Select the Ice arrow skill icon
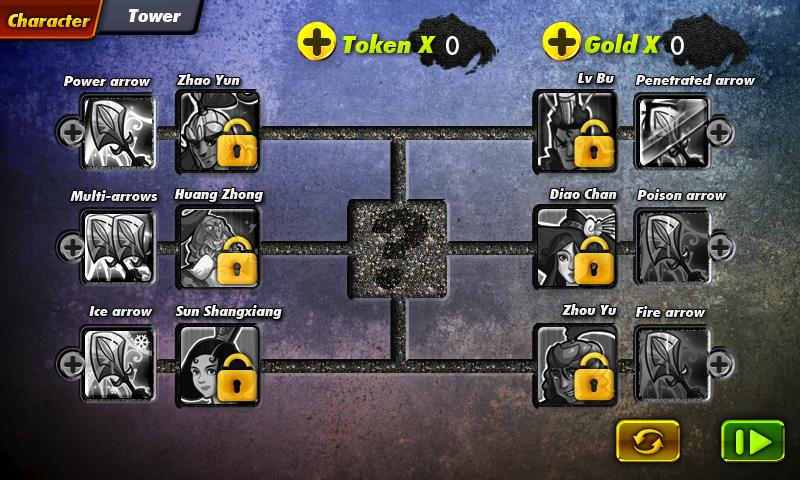 coord(117,364)
